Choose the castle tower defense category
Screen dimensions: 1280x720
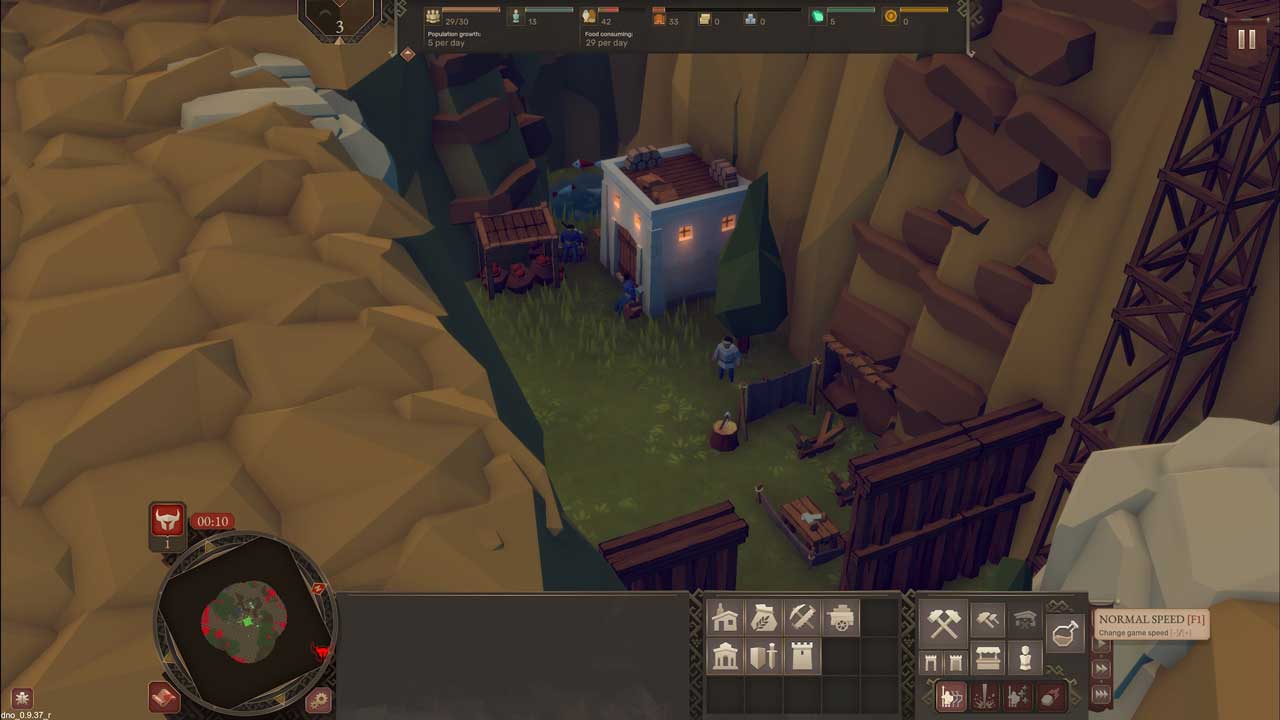tap(802, 657)
